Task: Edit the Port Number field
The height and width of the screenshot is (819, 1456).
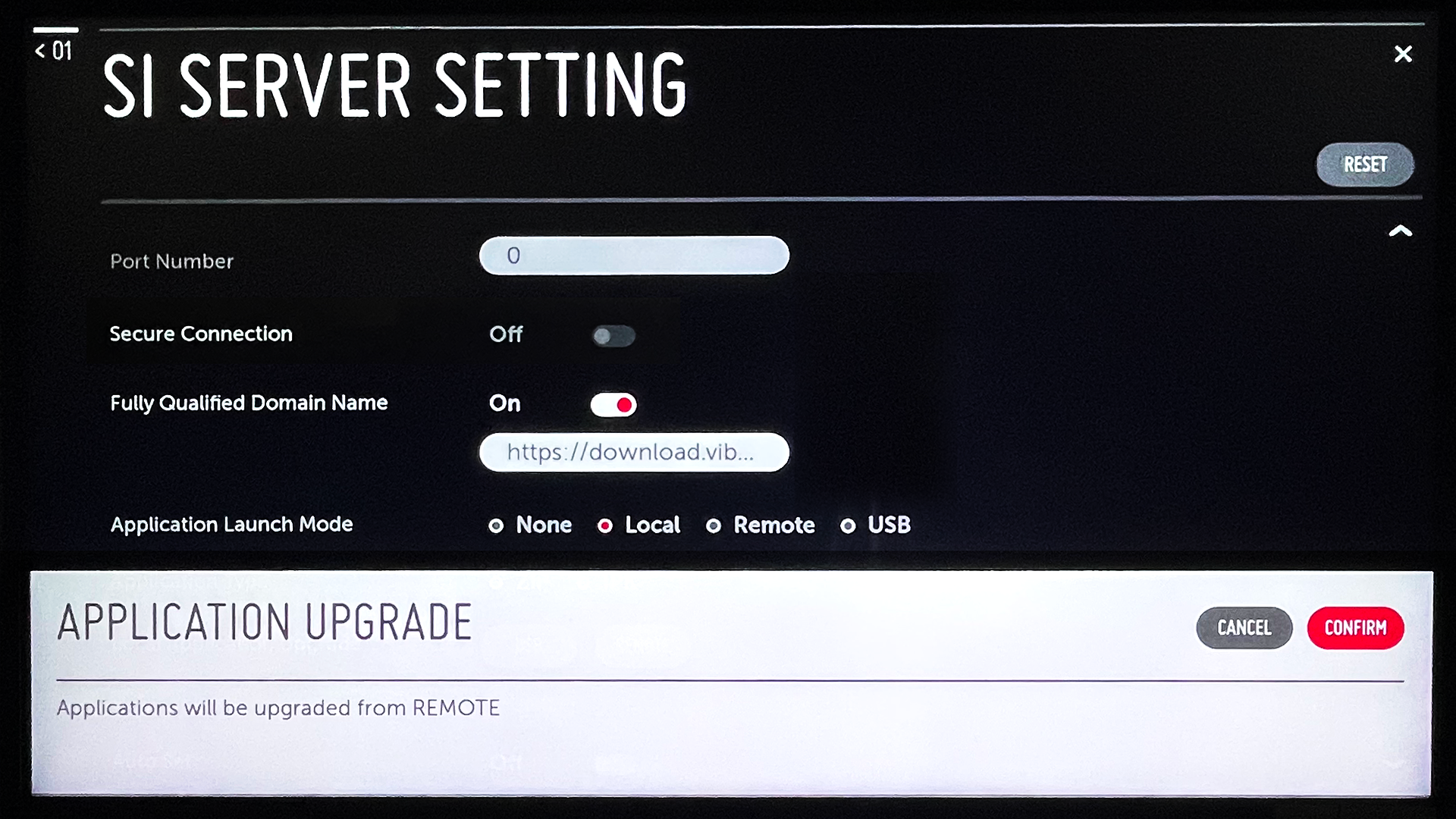Action: pyautogui.click(x=634, y=256)
